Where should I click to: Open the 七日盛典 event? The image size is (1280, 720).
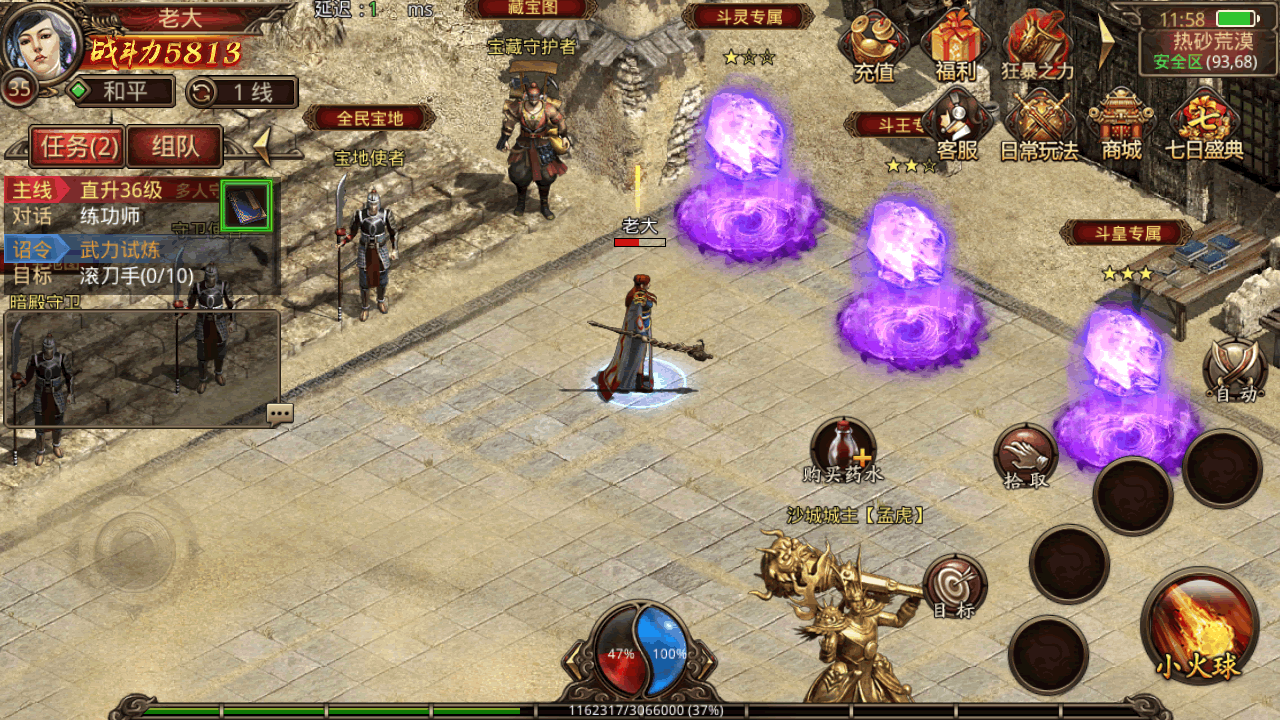coord(1204,125)
